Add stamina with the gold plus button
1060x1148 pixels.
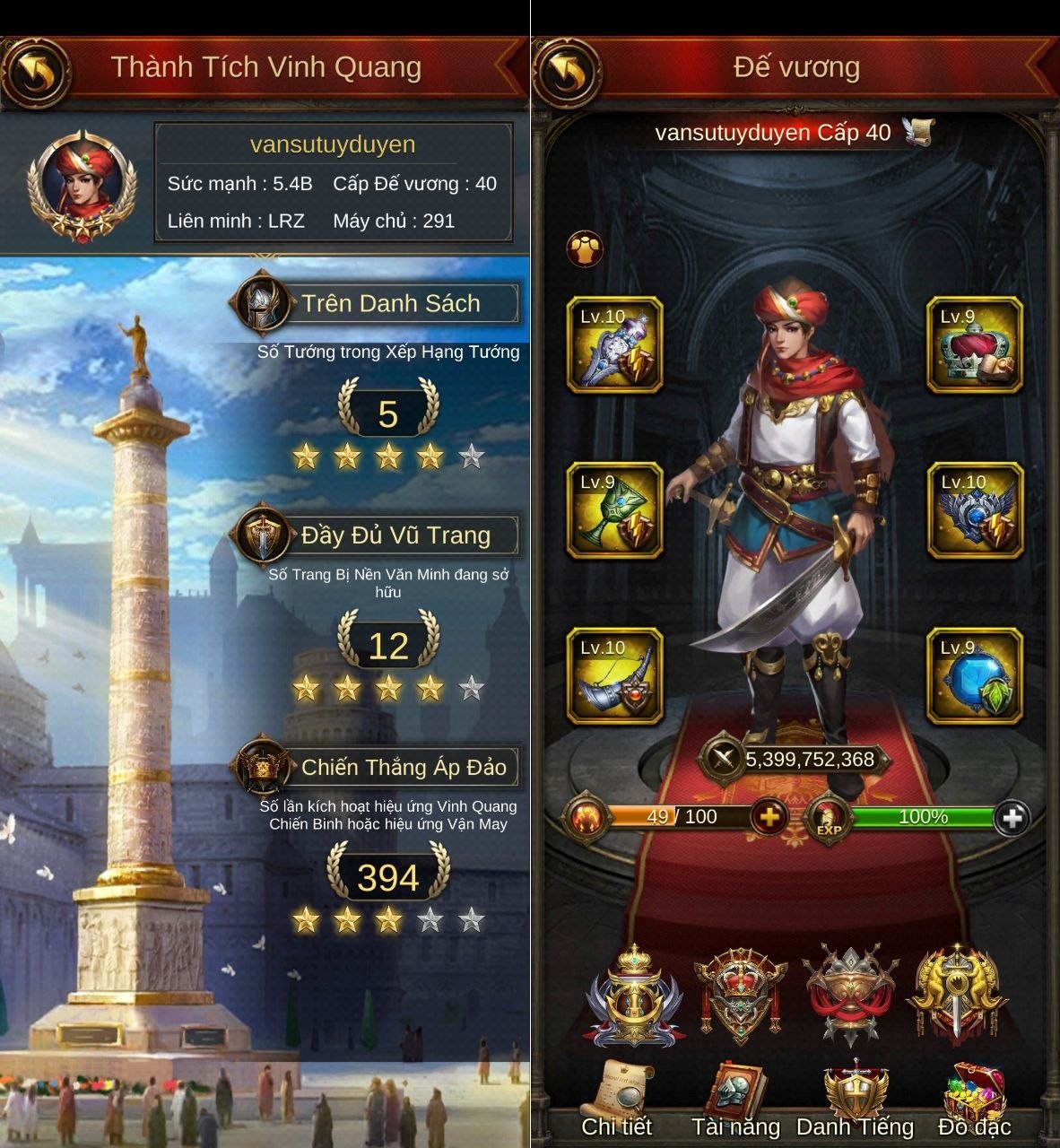pos(769,817)
